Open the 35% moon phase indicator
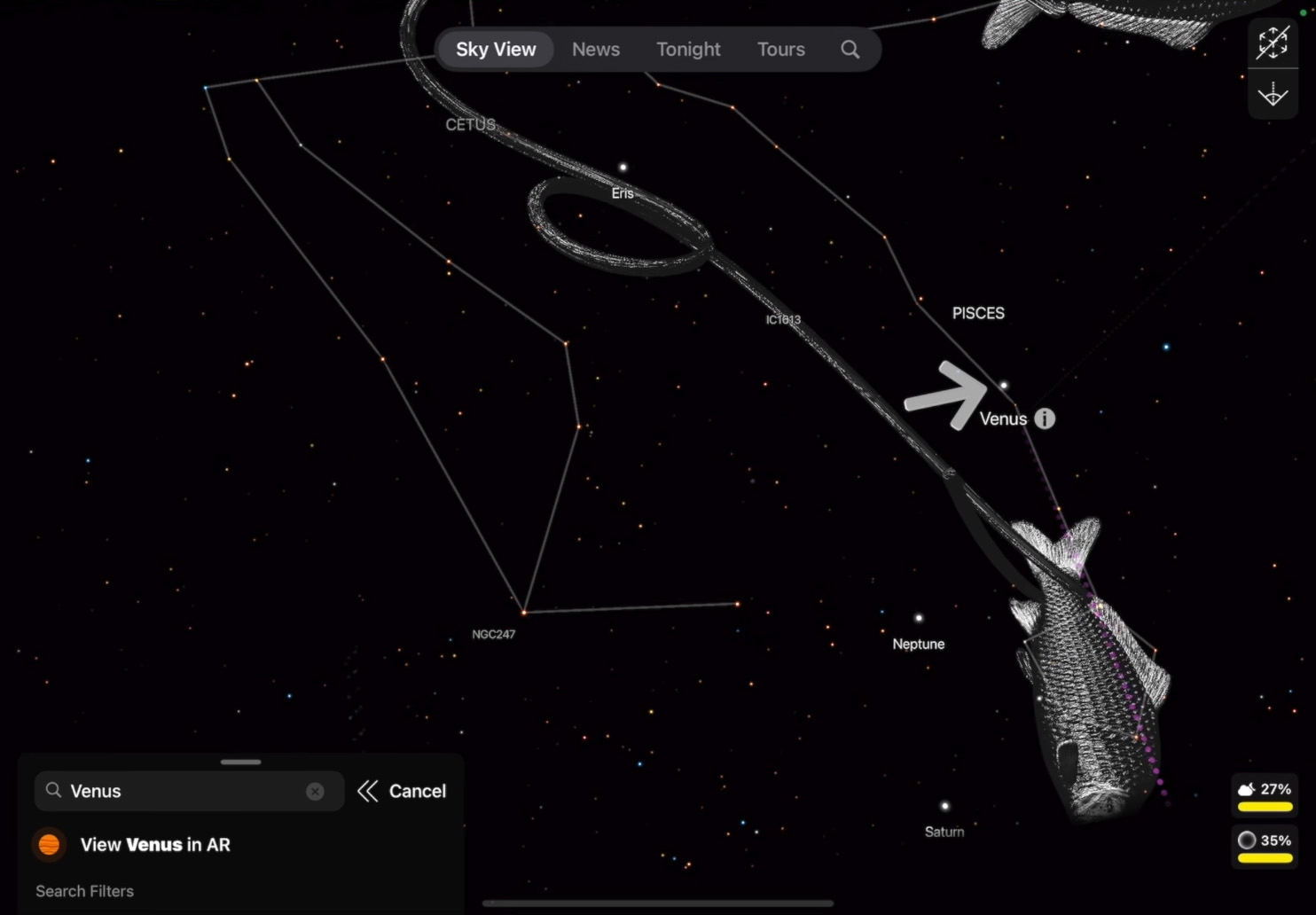 click(1265, 846)
